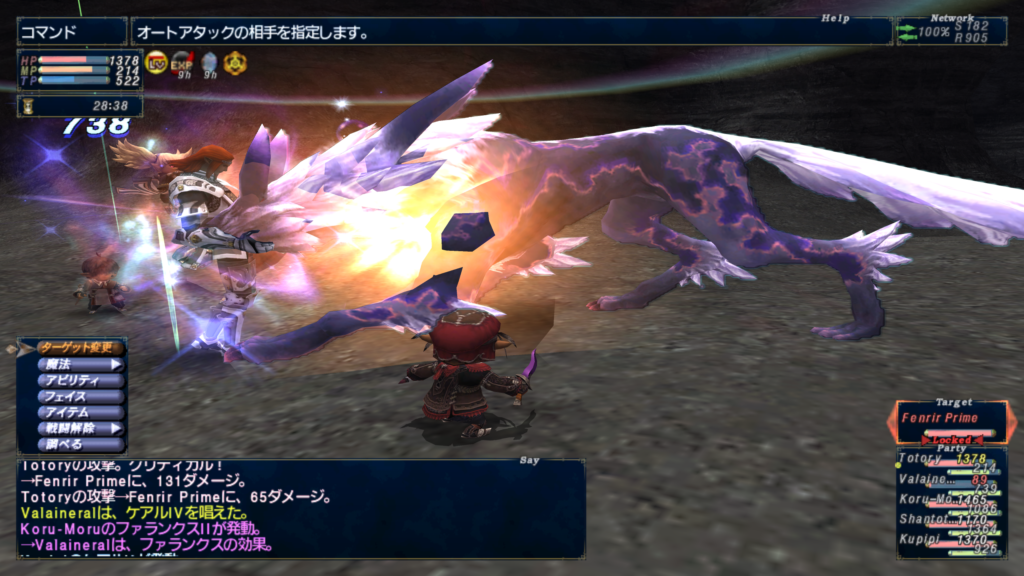Click the Lv restriction status icon
1024x576 pixels.
[157, 63]
